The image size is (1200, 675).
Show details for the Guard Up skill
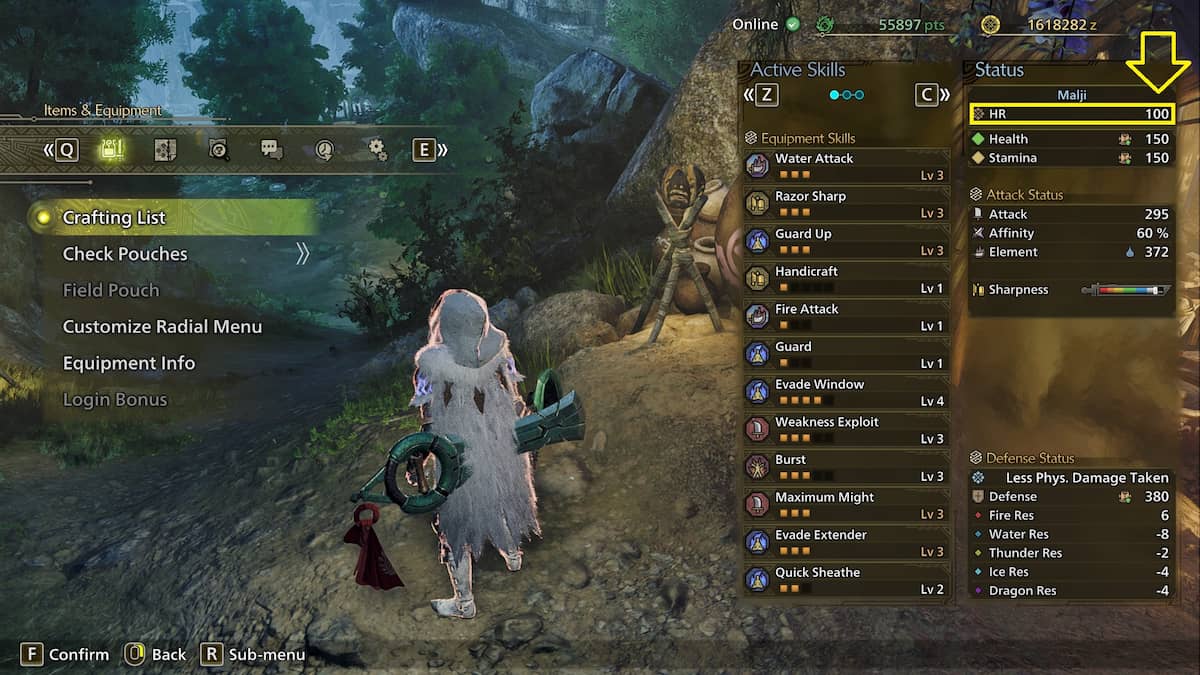pos(845,241)
